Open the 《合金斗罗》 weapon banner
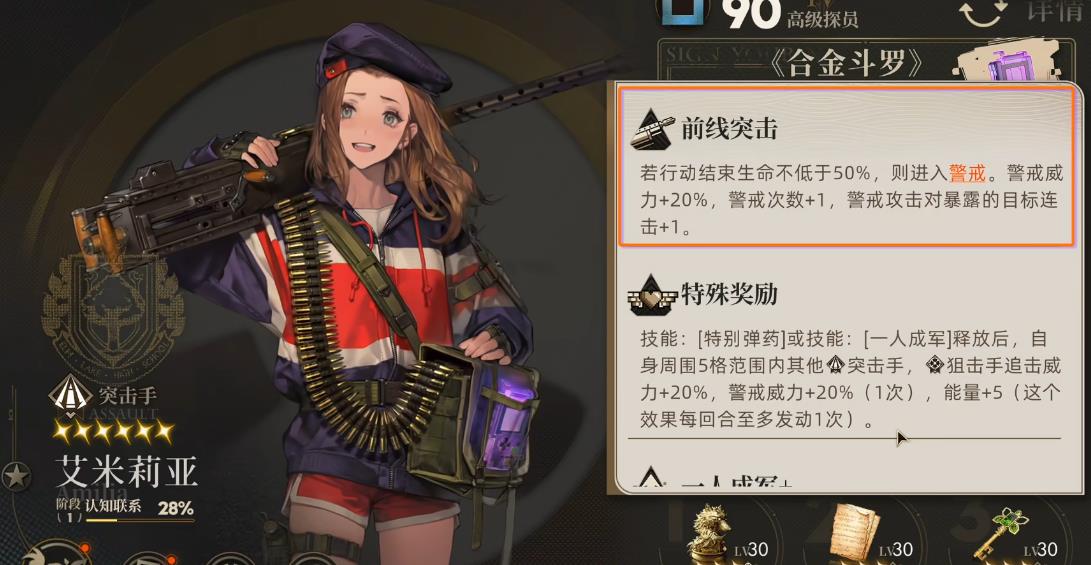1091x565 pixels. (x=855, y=63)
